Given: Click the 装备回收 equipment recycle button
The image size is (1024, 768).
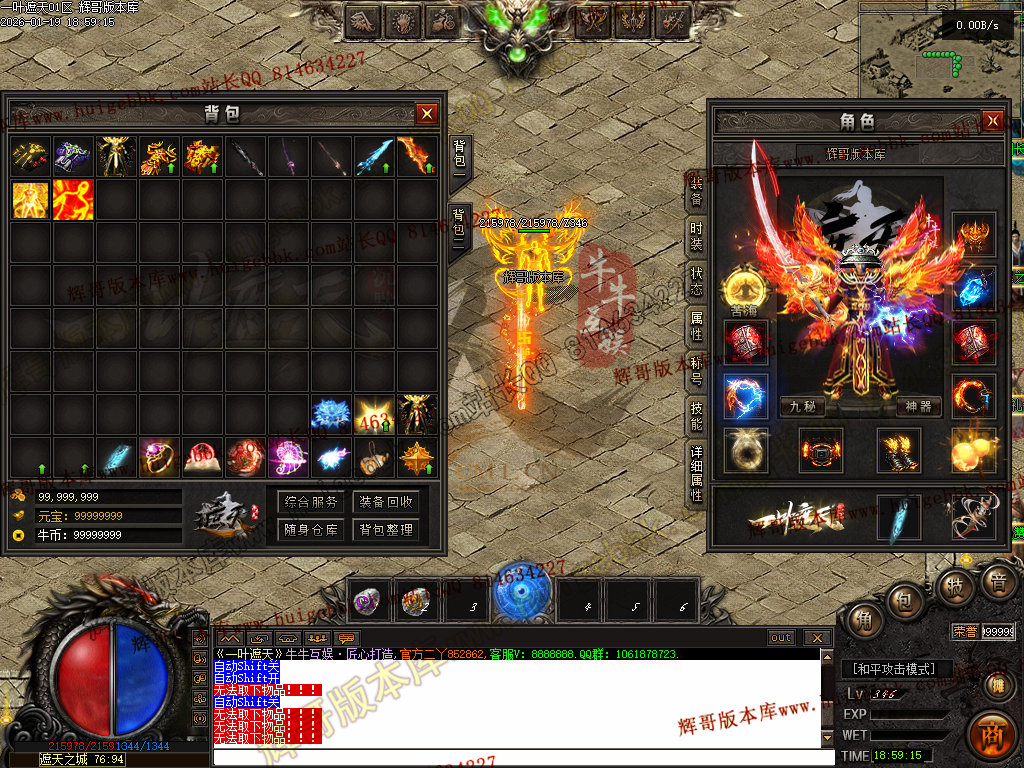Looking at the screenshot, I should pyautogui.click(x=387, y=502).
